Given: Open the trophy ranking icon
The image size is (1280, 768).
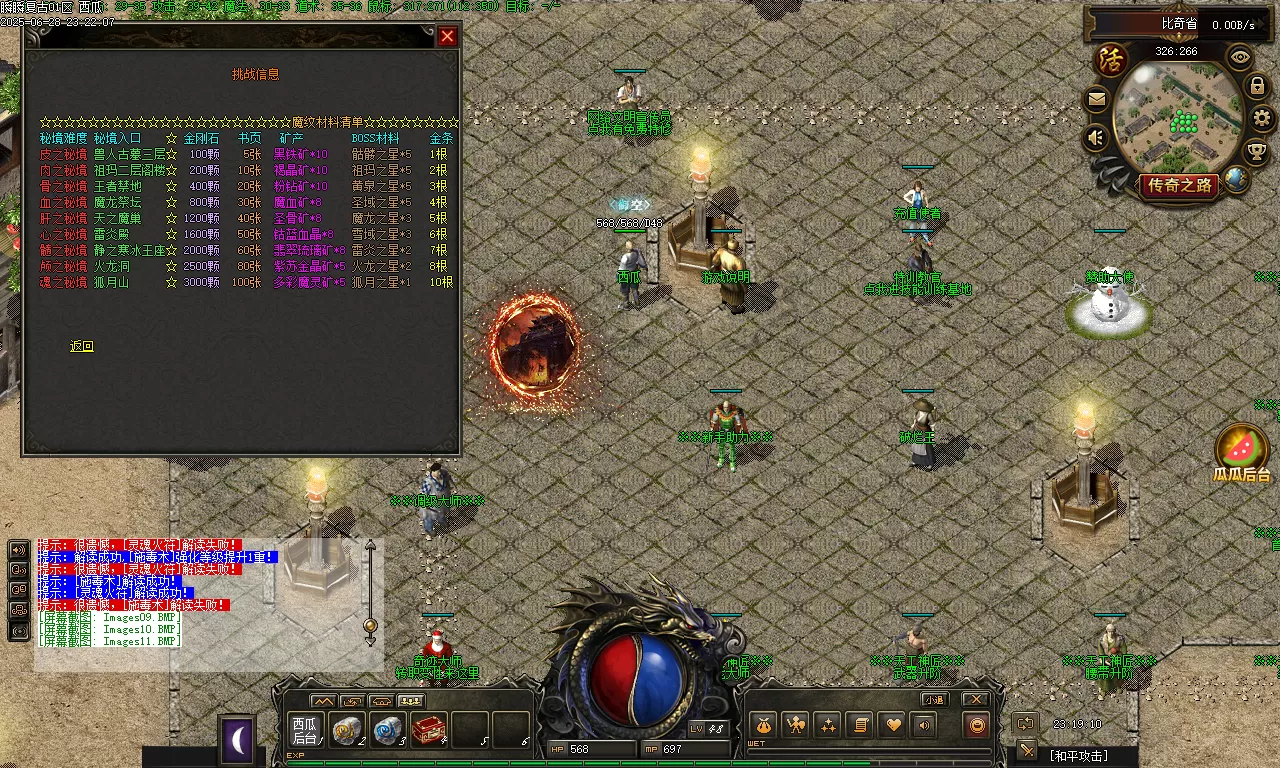Looking at the screenshot, I should point(1257,151).
